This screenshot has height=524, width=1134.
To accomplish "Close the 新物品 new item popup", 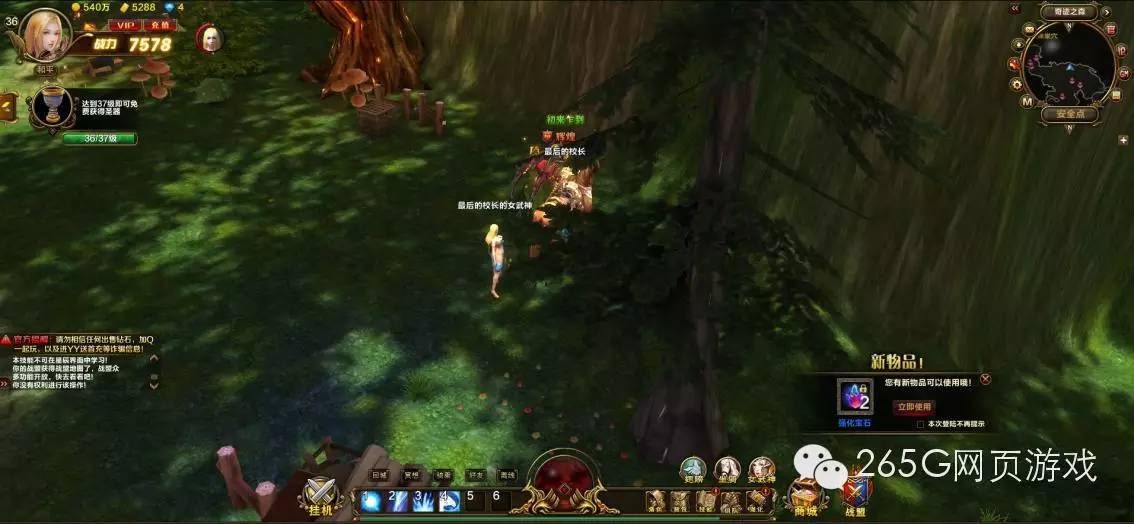I will coord(985,380).
